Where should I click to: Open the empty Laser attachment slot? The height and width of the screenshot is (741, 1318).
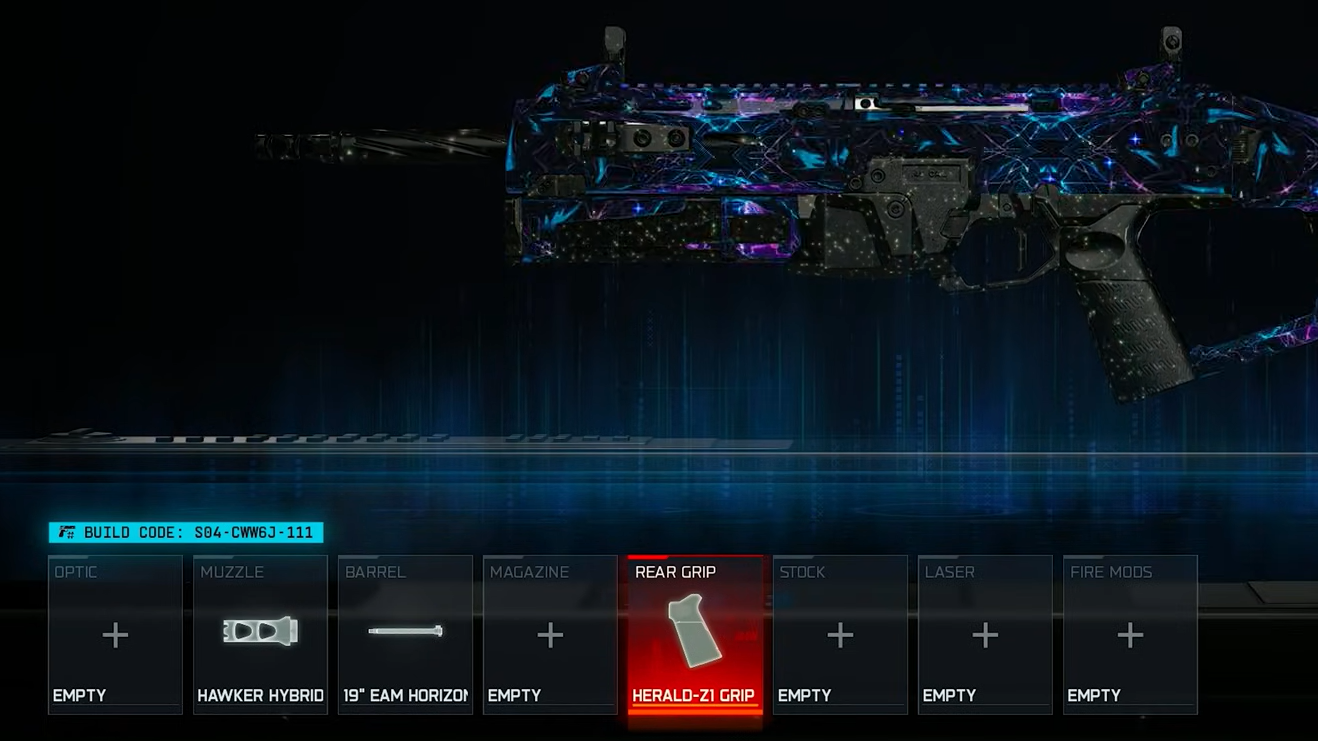coord(985,634)
